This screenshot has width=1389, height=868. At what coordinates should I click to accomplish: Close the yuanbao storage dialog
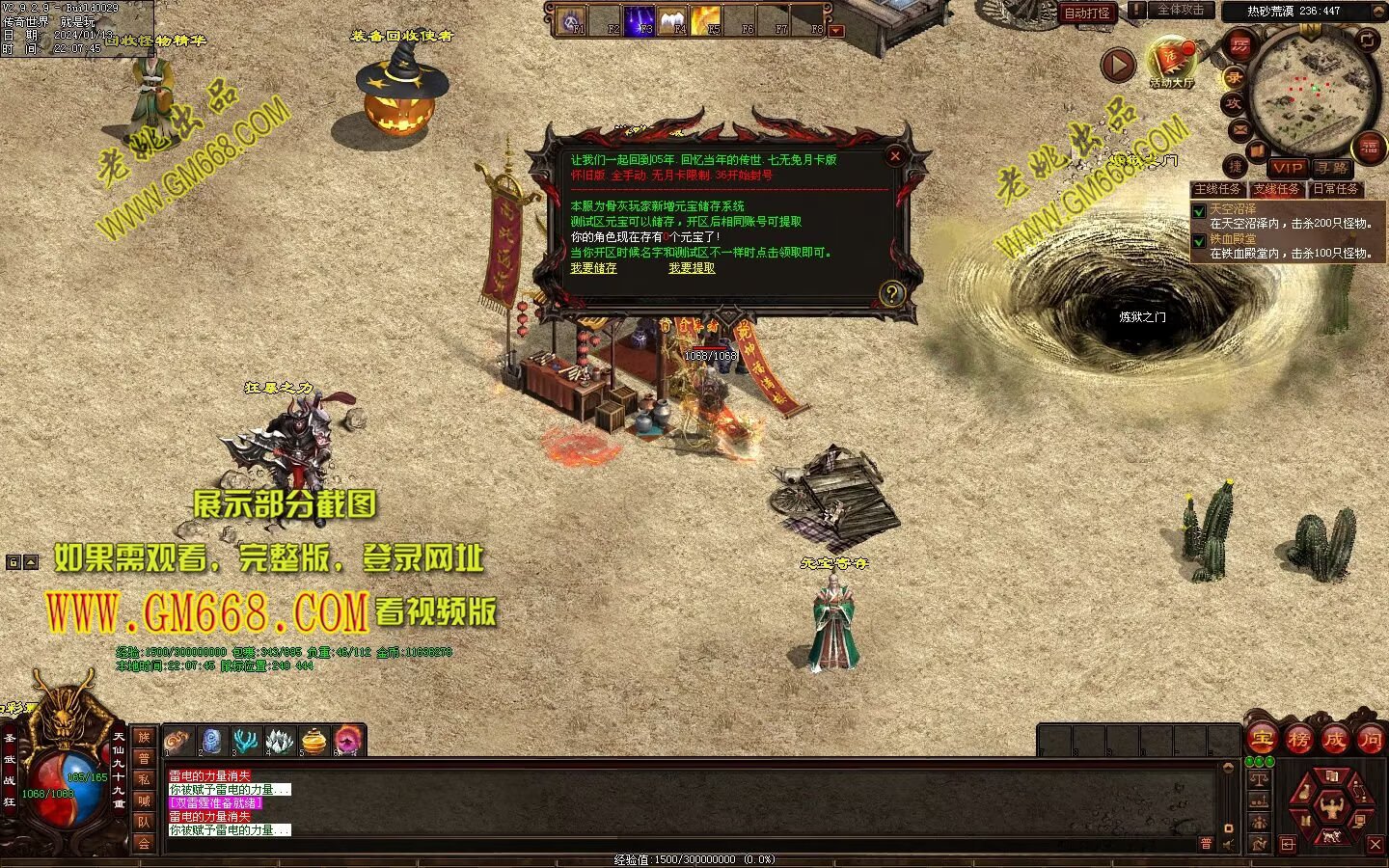[x=895, y=155]
